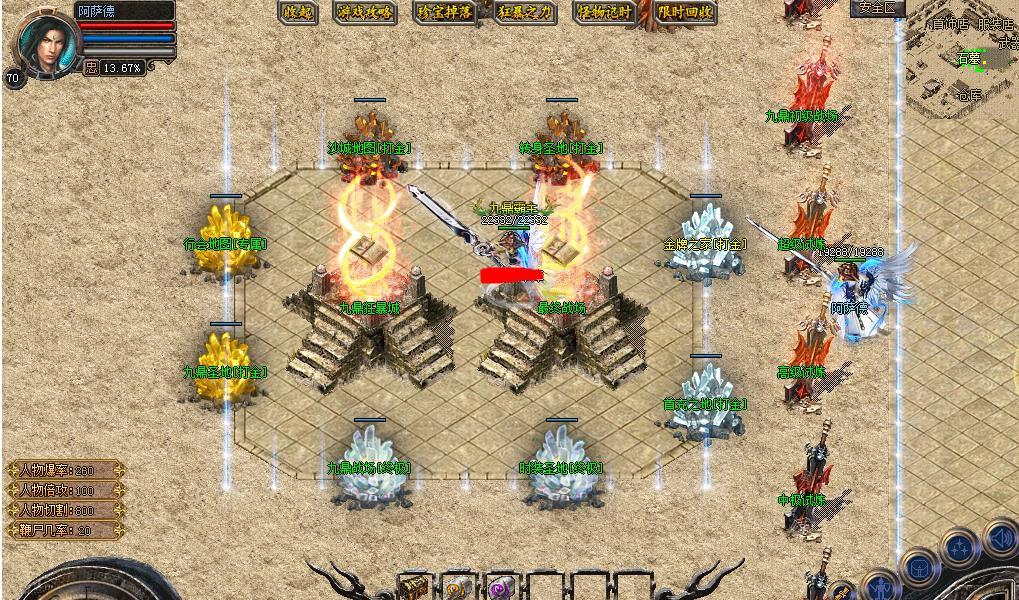Toggle the 忠 loyalty icon
The width and height of the screenshot is (1019, 600).
pyautogui.click(x=91, y=68)
